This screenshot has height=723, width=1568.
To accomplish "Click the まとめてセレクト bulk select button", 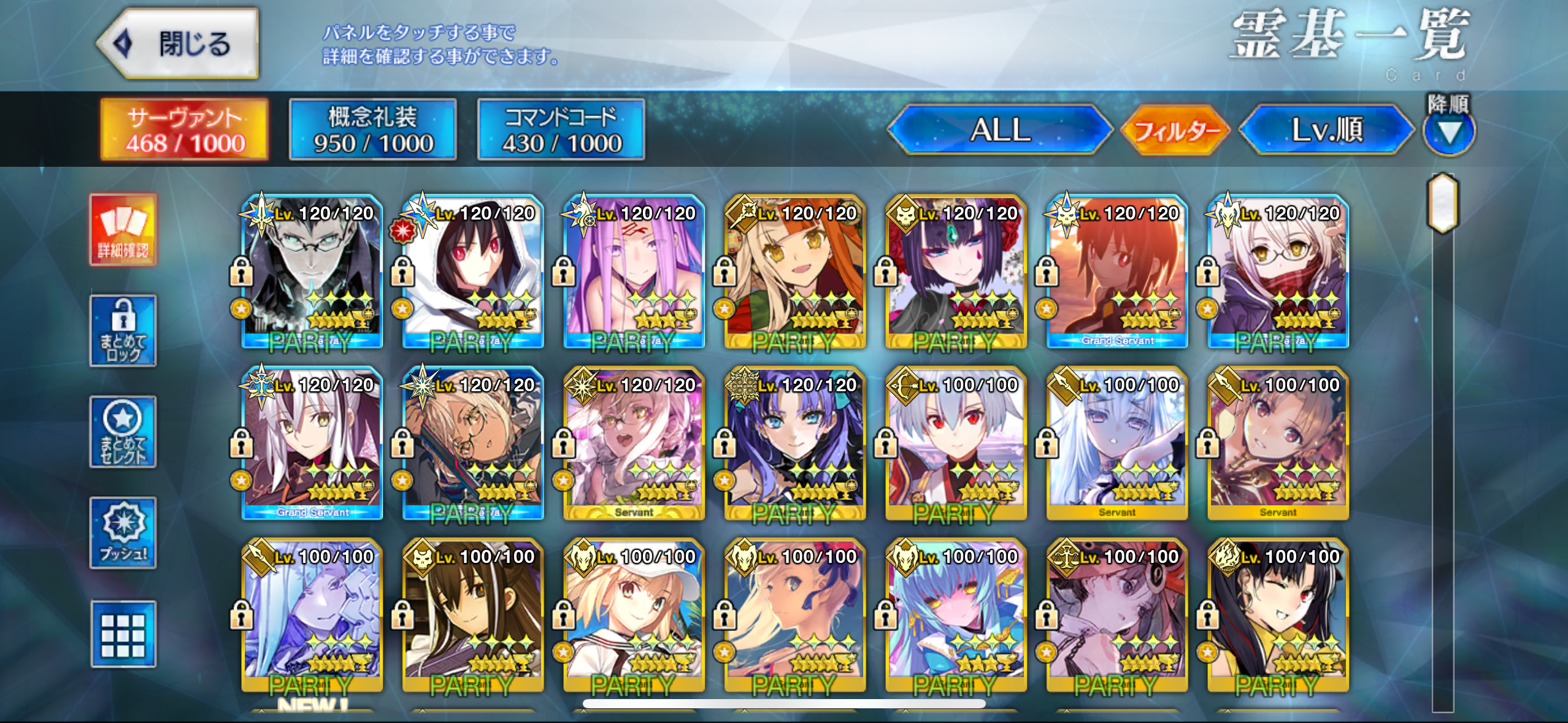I will coord(123,432).
